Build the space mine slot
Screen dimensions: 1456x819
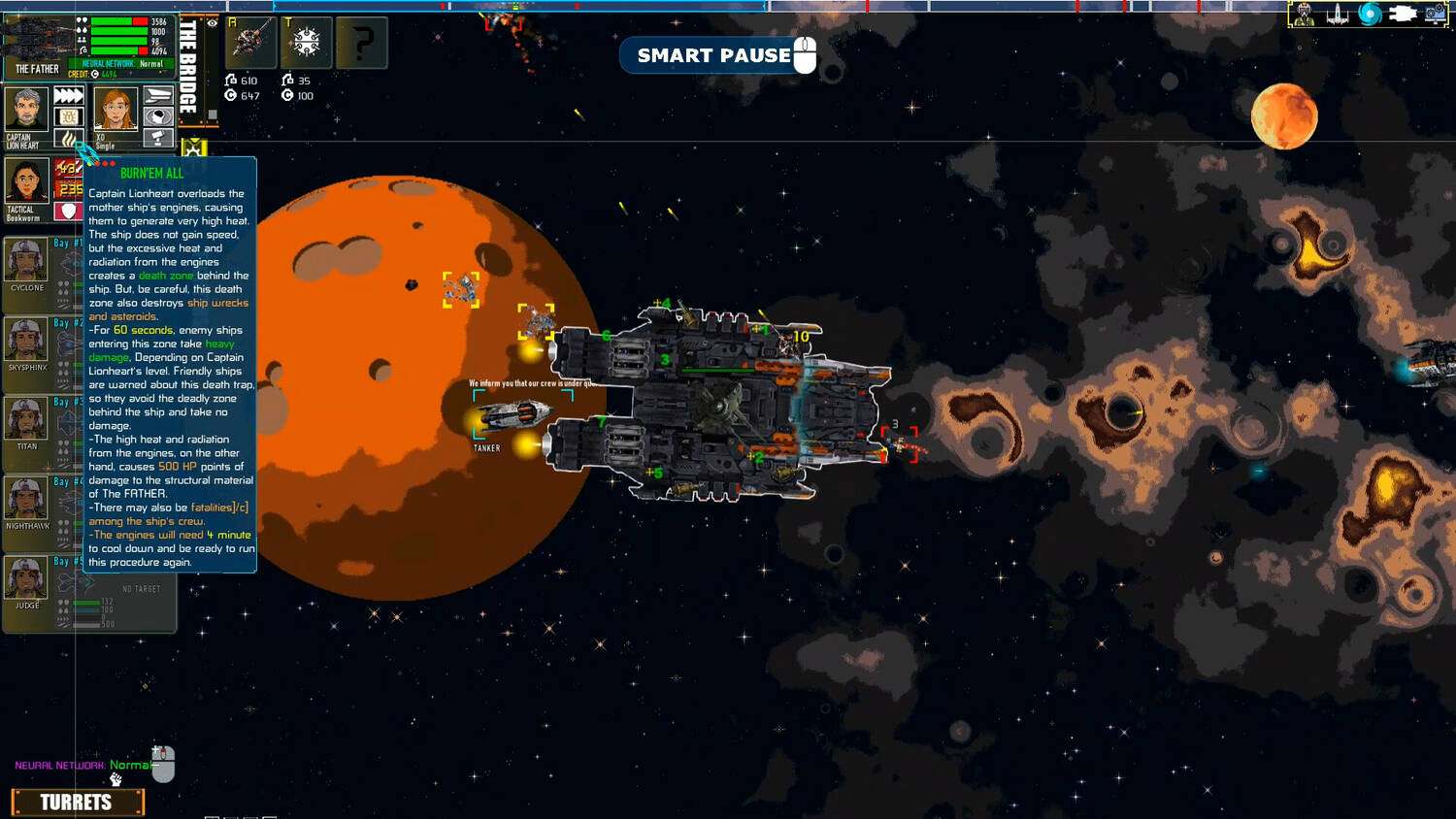pyautogui.click(x=307, y=42)
